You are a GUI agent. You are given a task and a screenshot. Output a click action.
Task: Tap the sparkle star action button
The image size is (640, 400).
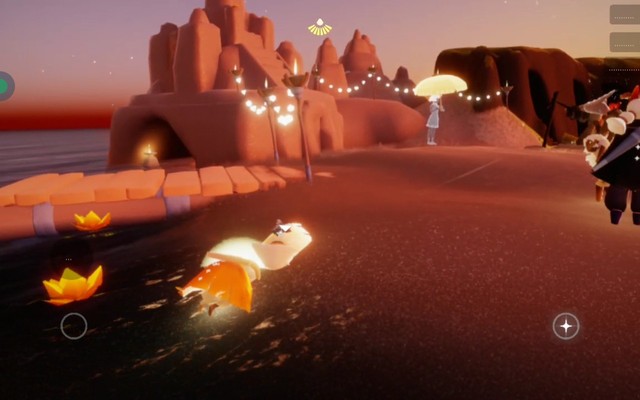pyautogui.click(x=566, y=326)
